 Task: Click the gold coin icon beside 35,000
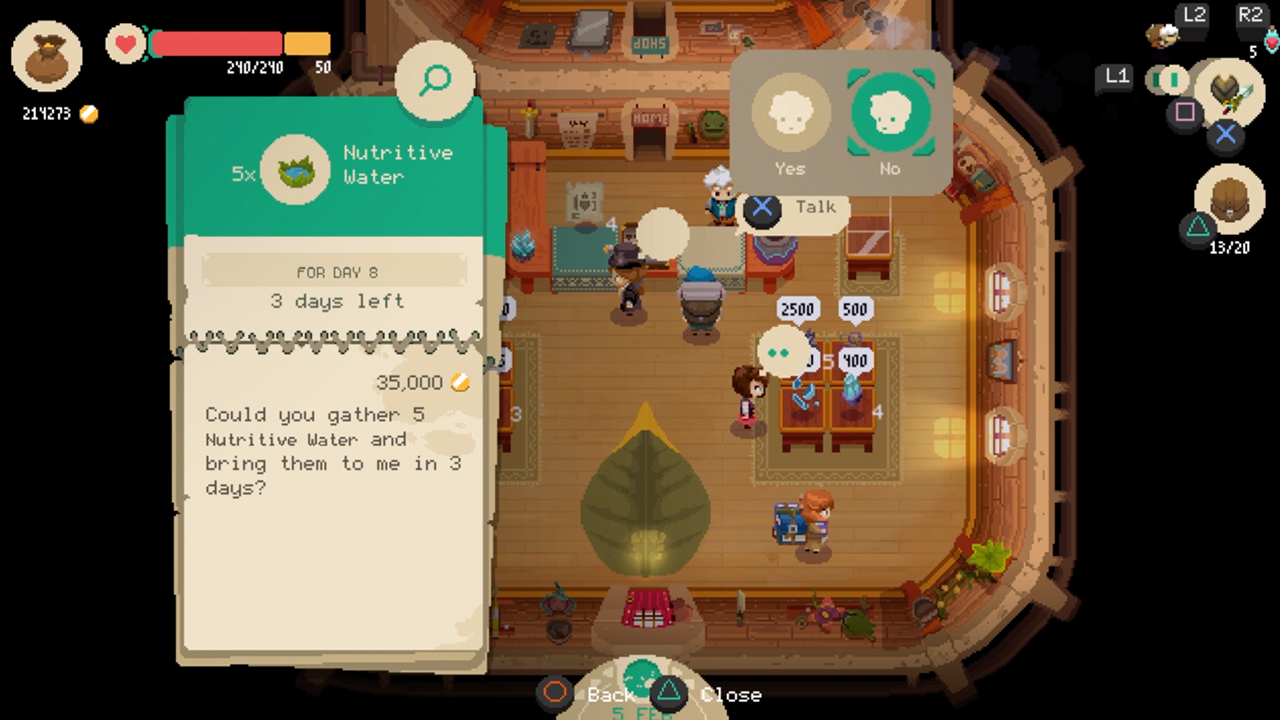(x=460, y=381)
